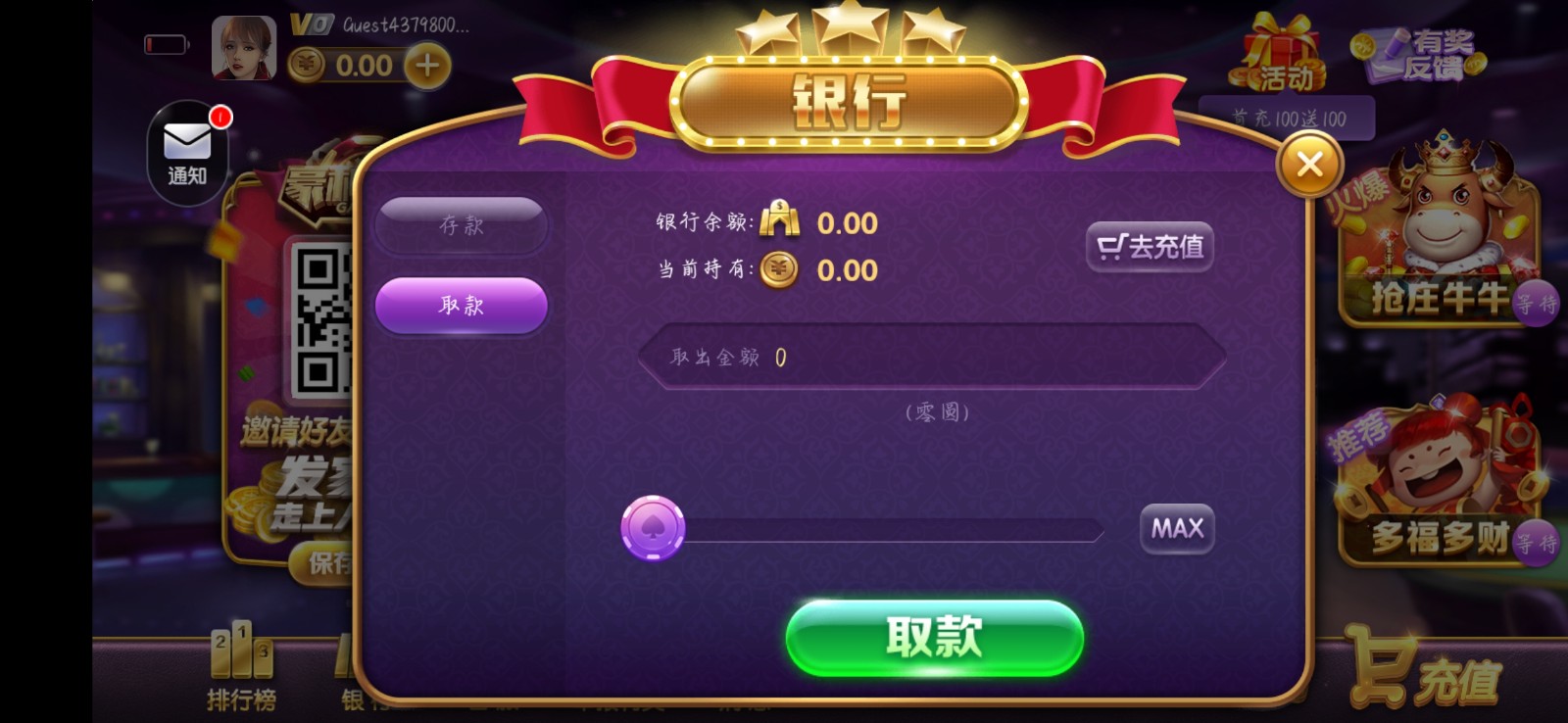Switch to the 存款 deposit tab

click(x=462, y=224)
